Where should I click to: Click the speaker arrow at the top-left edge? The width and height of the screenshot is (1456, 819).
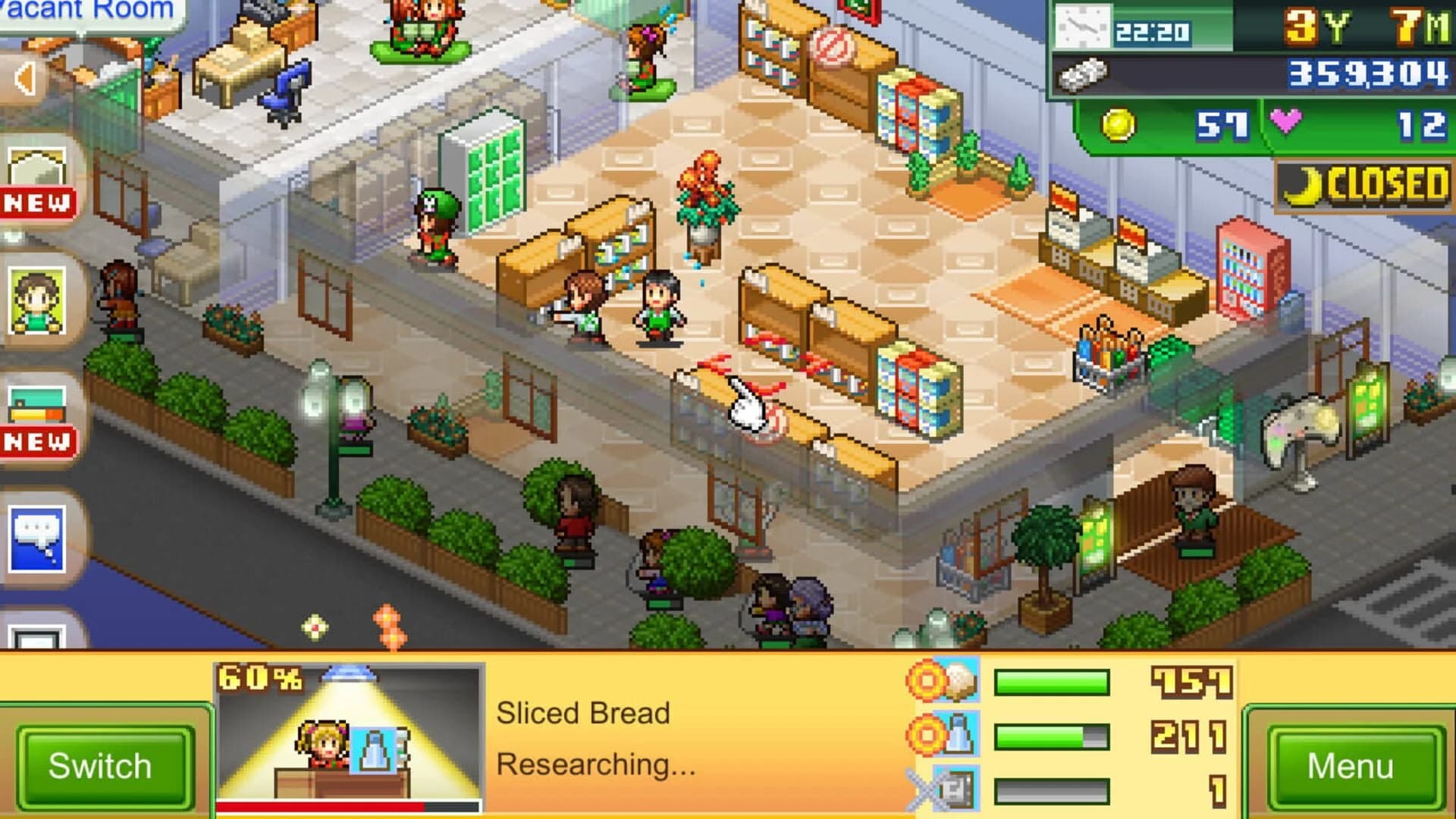(x=23, y=76)
